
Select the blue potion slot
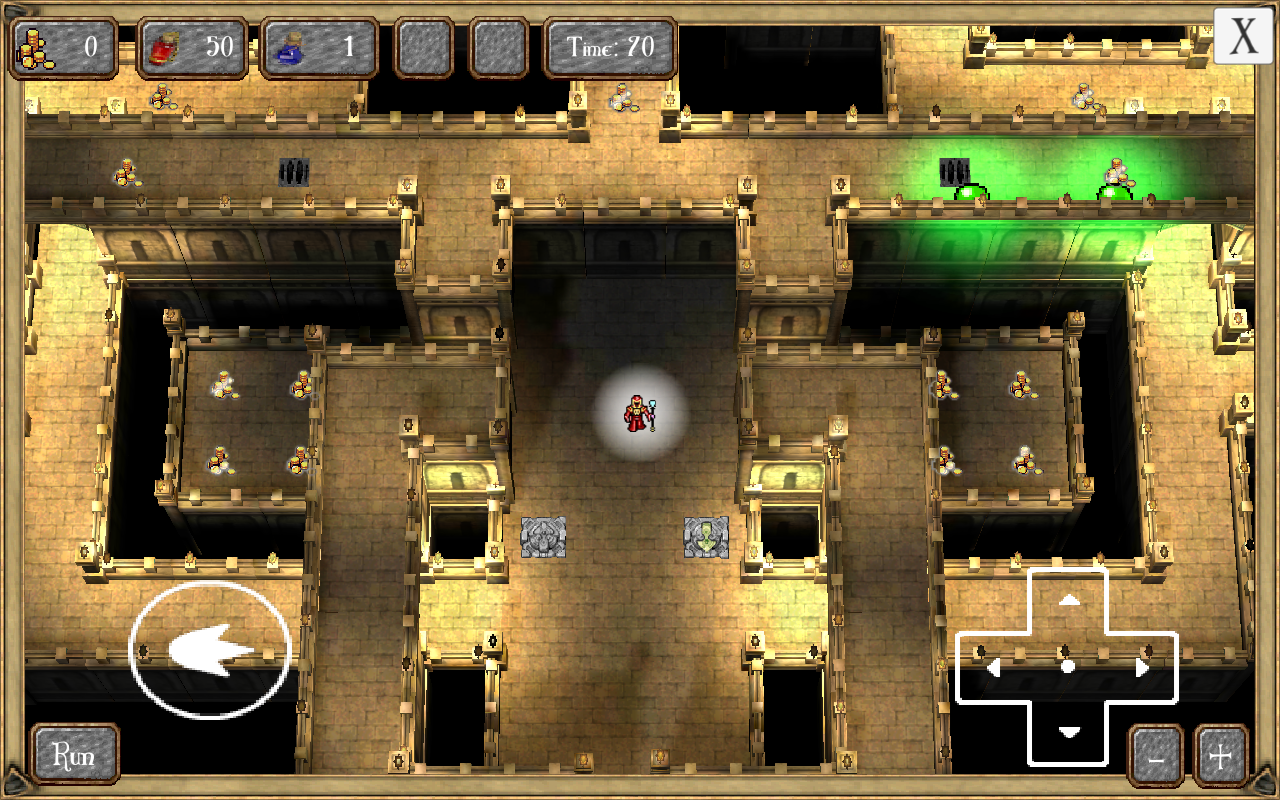pos(320,45)
